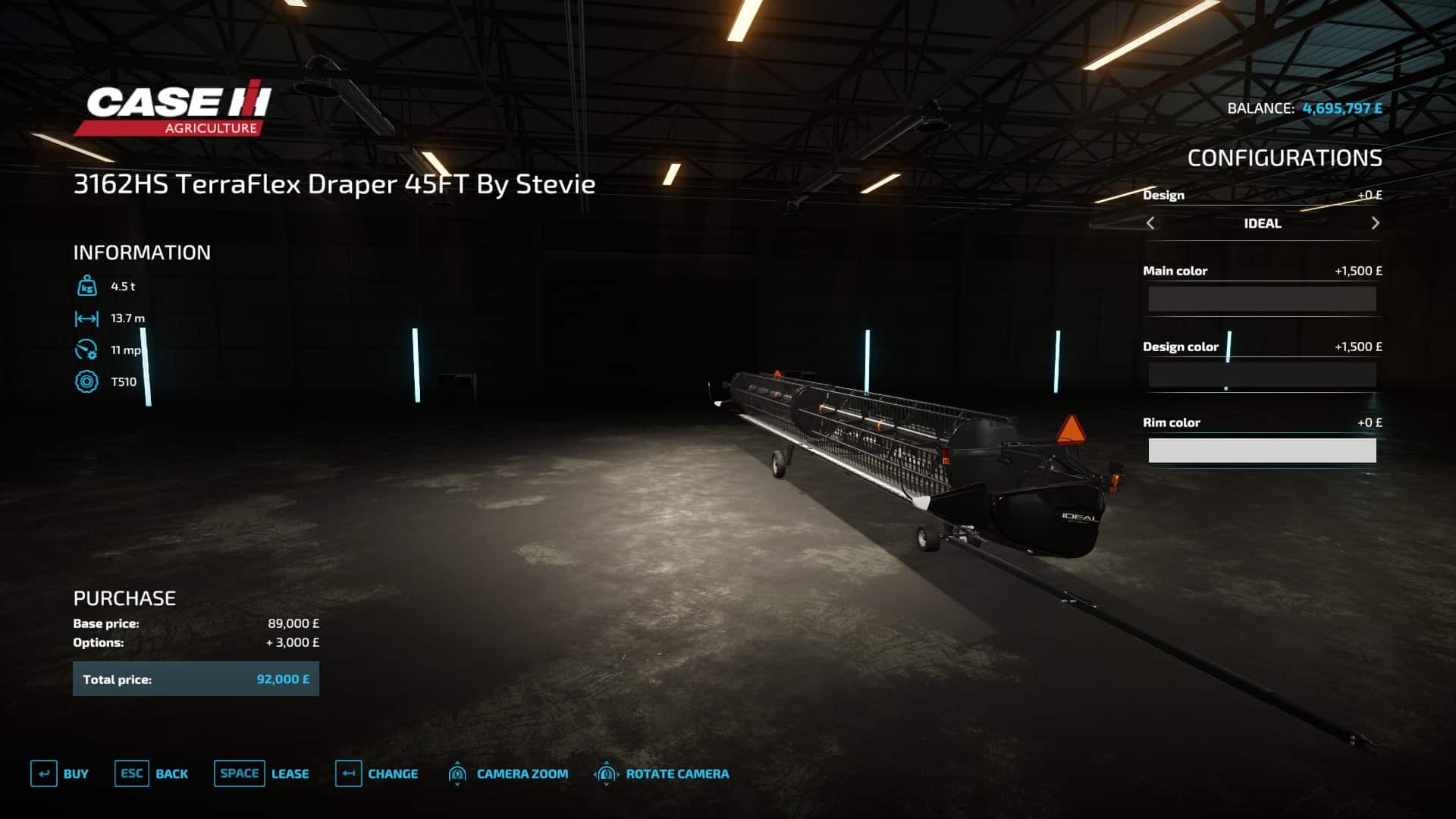Buy the TerraFlex Draper header
The image size is (1456, 819).
point(60,773)
